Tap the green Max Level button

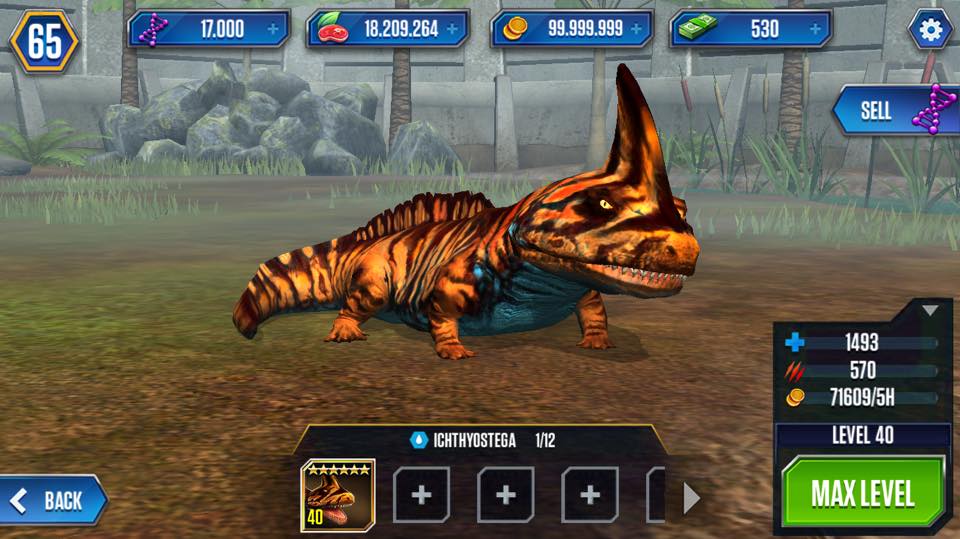(862, 492)
